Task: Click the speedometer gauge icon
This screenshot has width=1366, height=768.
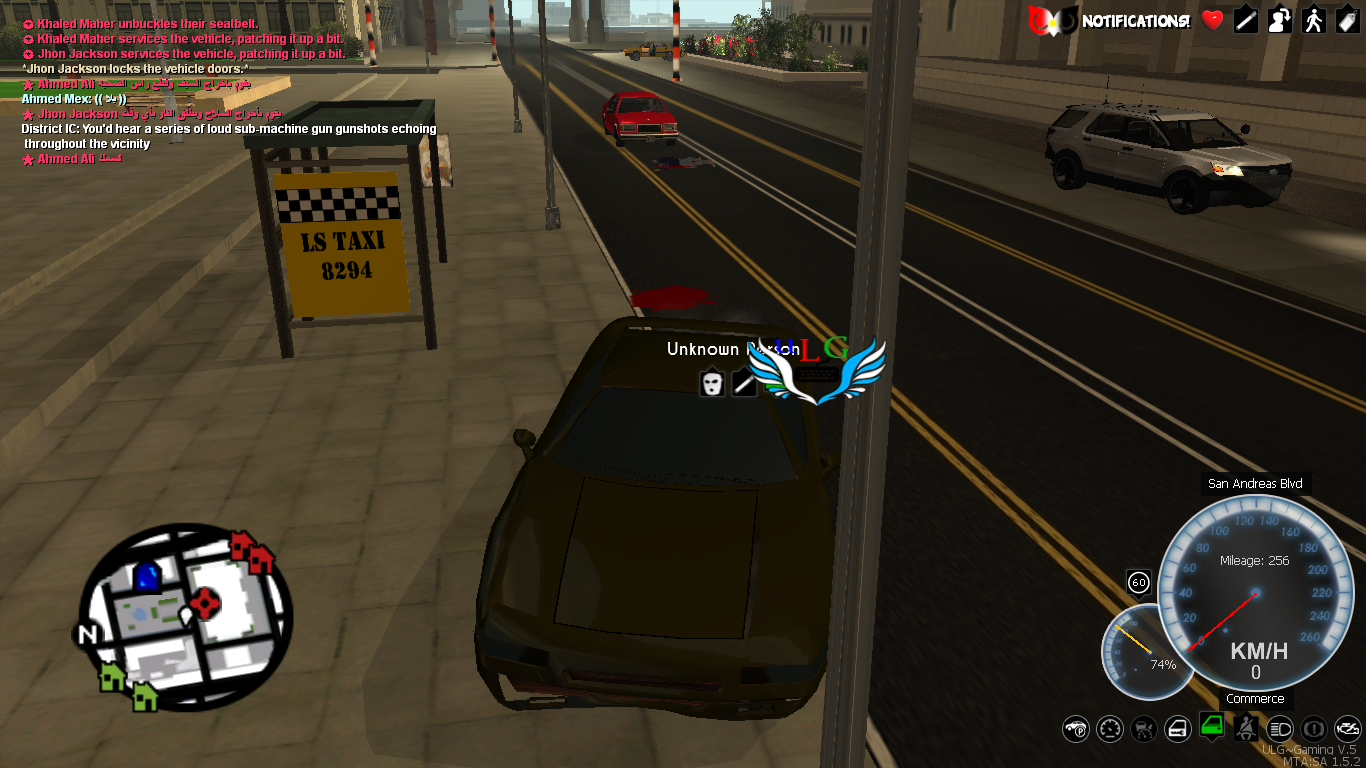Action: [1110, 729]
